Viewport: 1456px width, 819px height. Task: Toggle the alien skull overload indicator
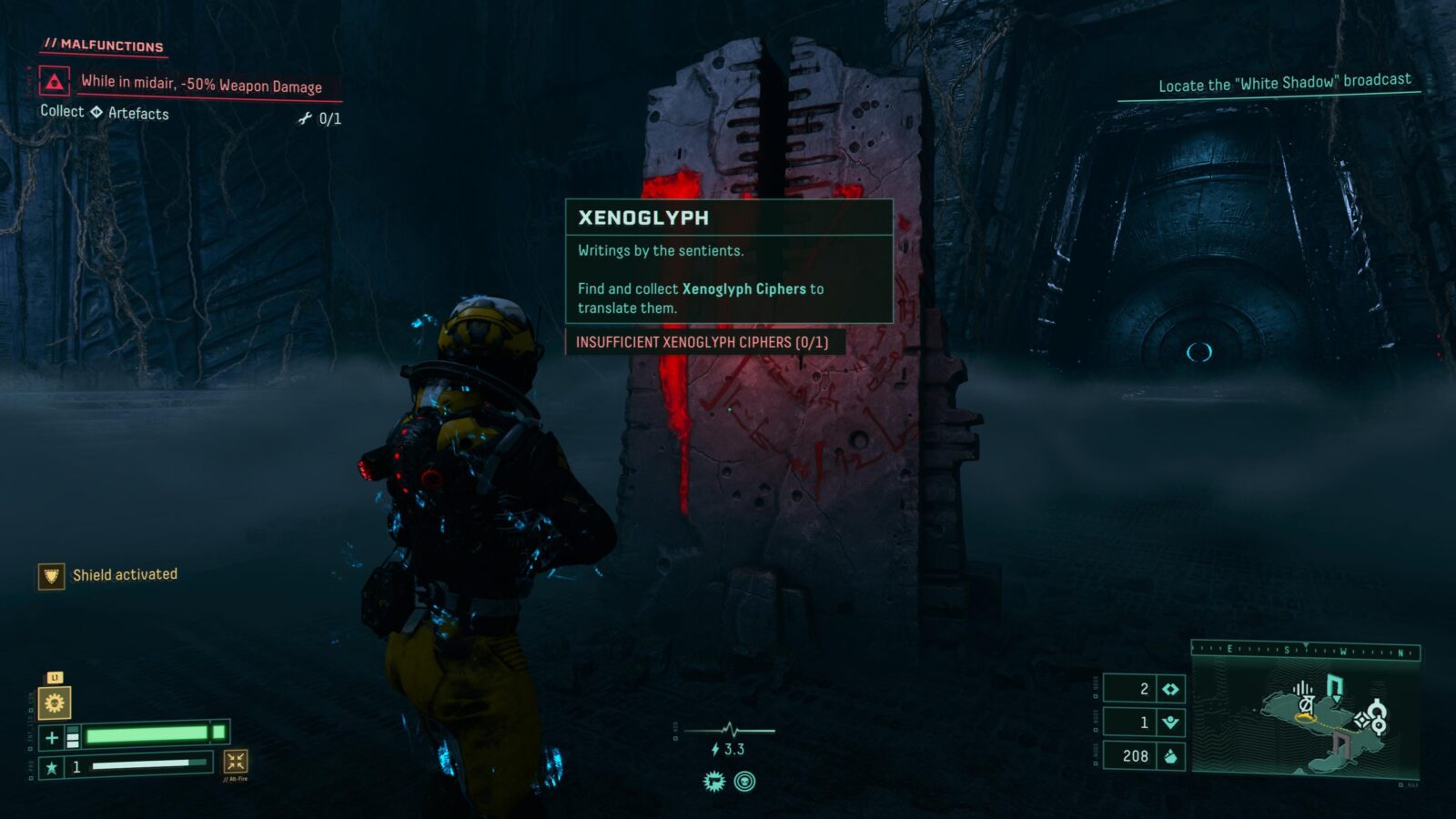(x=744, y=780)
